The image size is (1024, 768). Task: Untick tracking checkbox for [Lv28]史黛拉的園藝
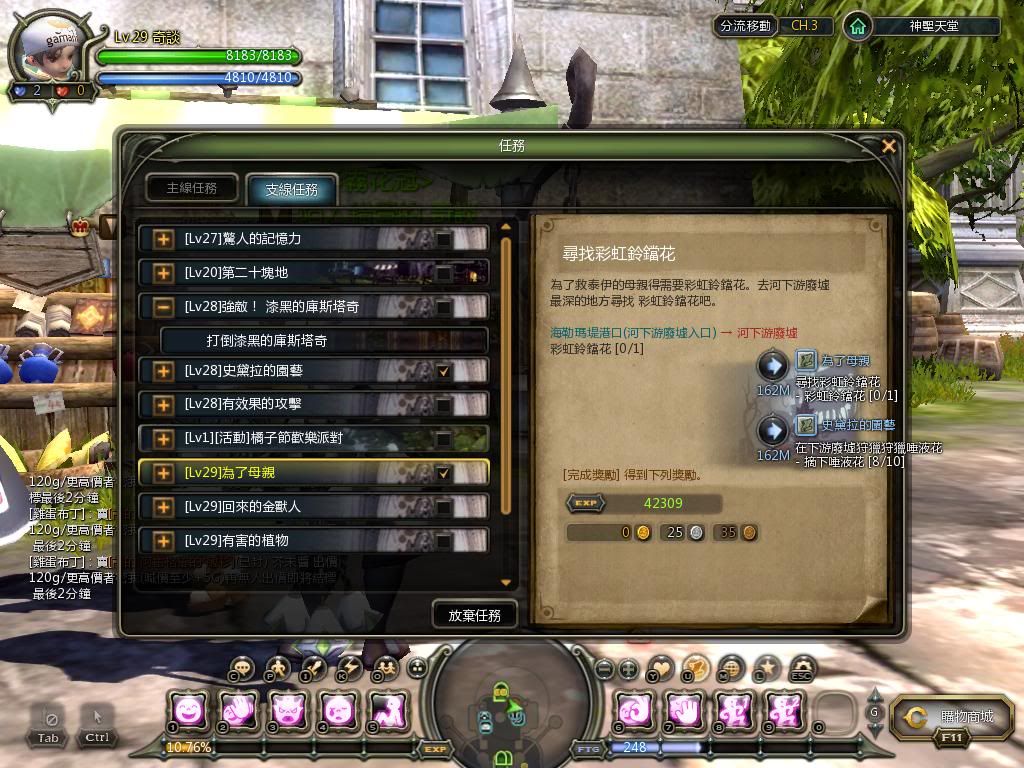(444, 372)
